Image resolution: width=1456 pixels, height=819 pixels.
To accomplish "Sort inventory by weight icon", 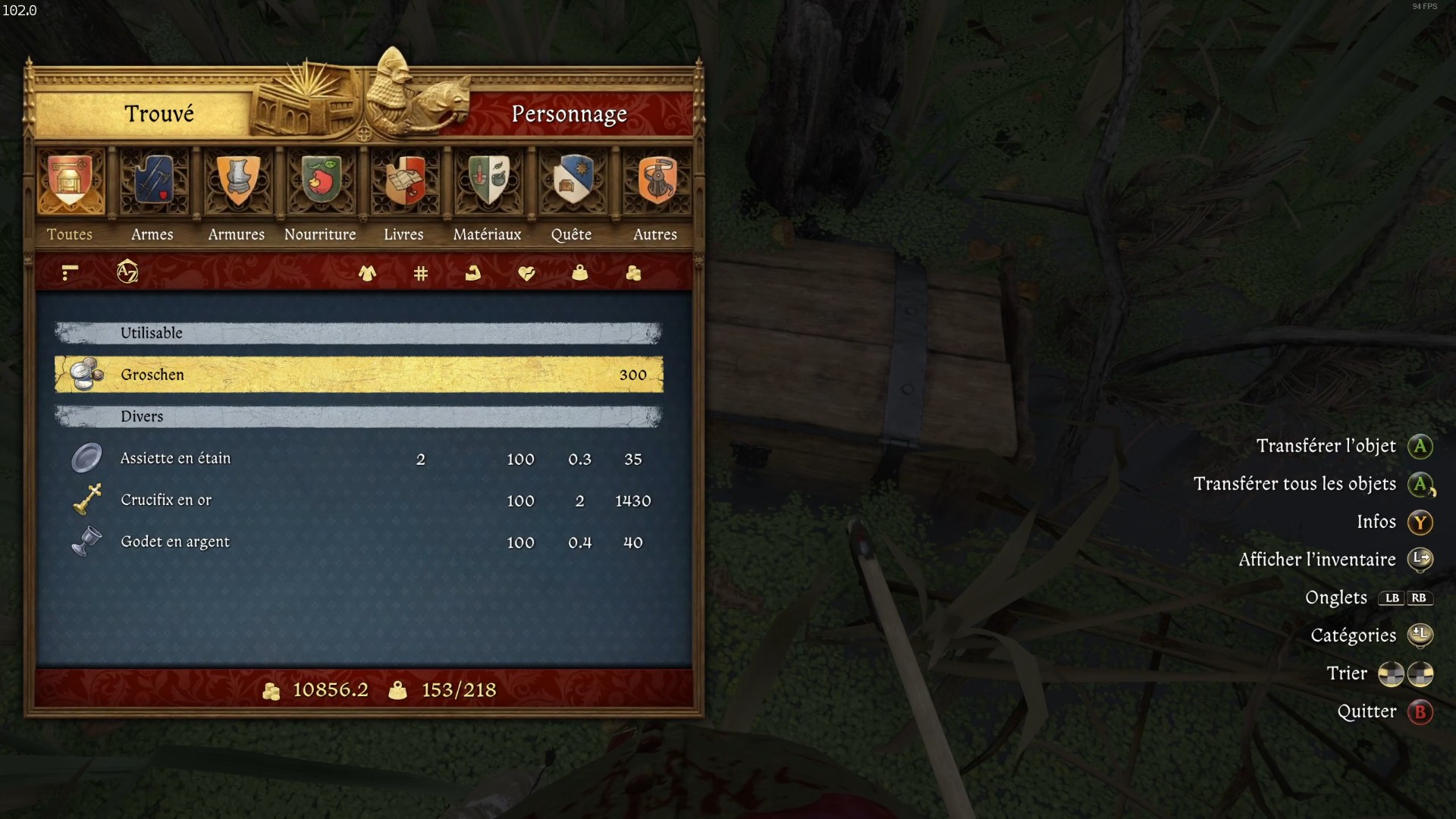I will tap(579, 273).
